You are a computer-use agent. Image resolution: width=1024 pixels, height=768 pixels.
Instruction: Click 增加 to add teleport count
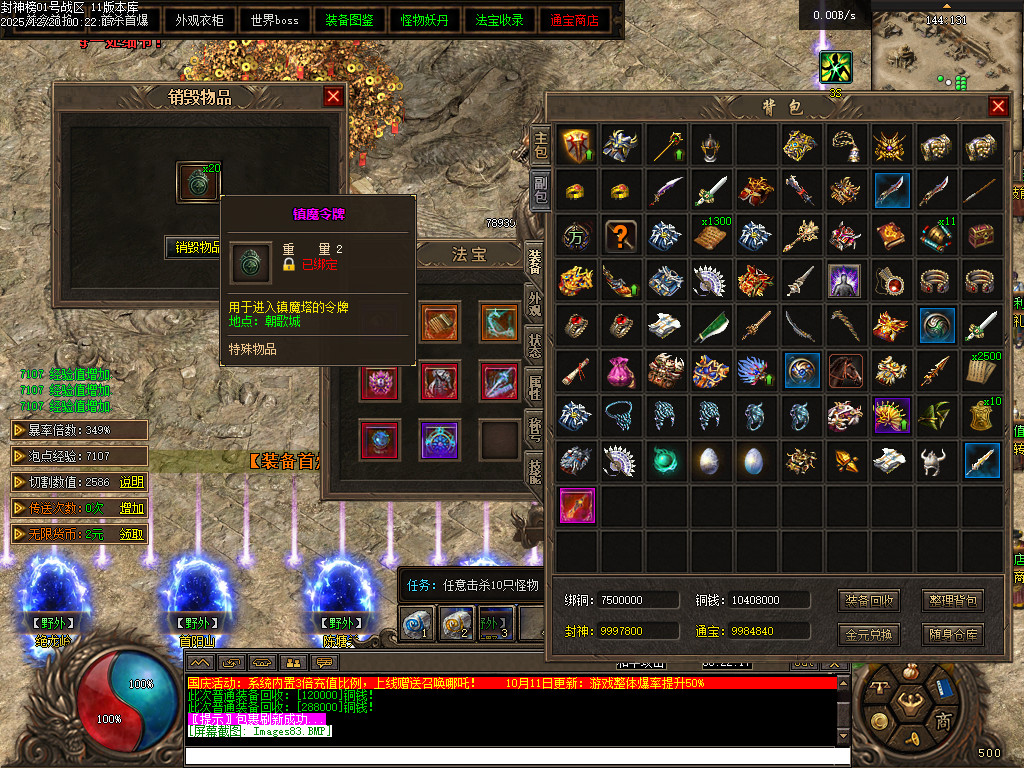132,508
